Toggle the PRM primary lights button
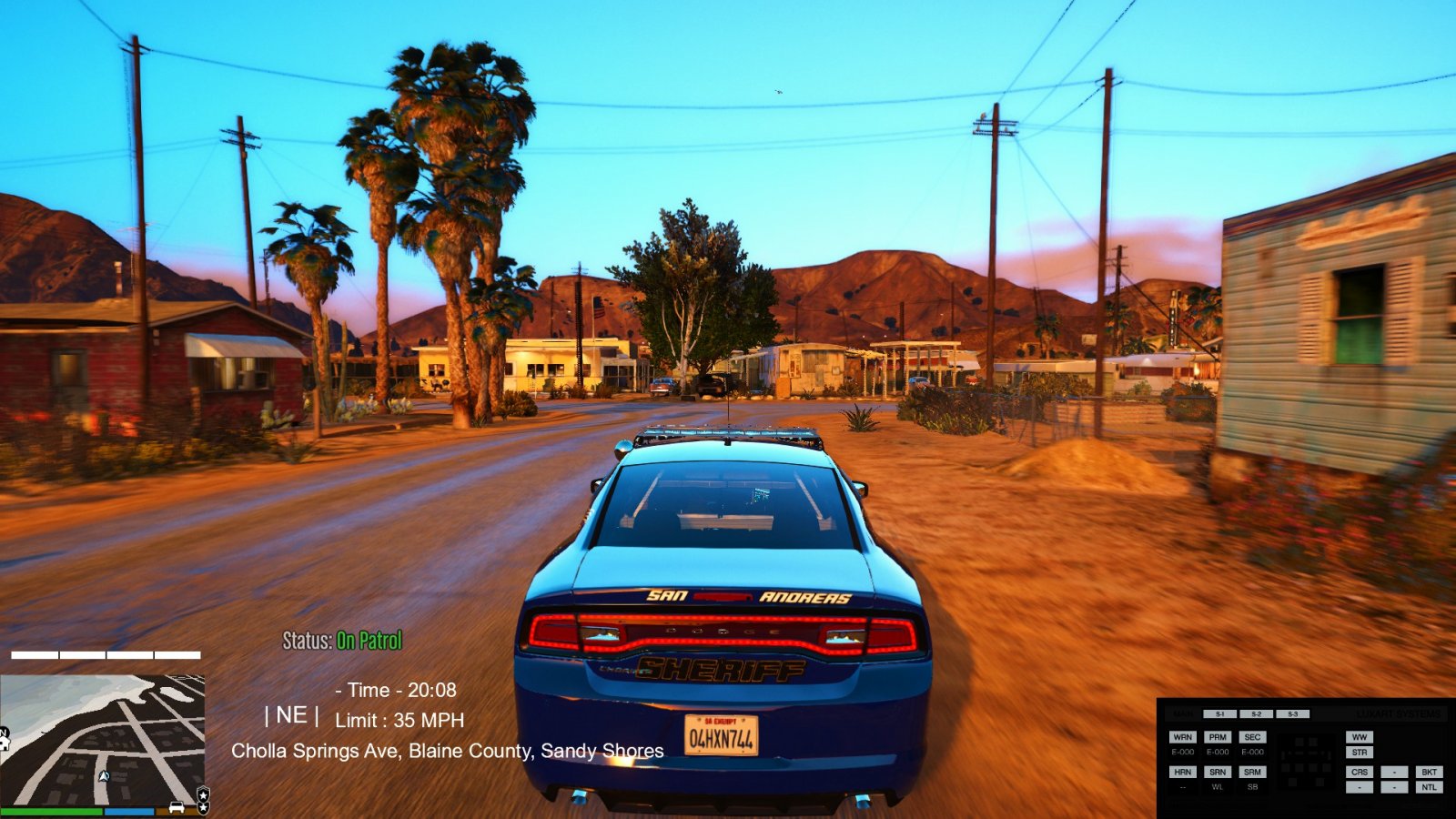The image size is (1456, 819). pos(1218,737)
